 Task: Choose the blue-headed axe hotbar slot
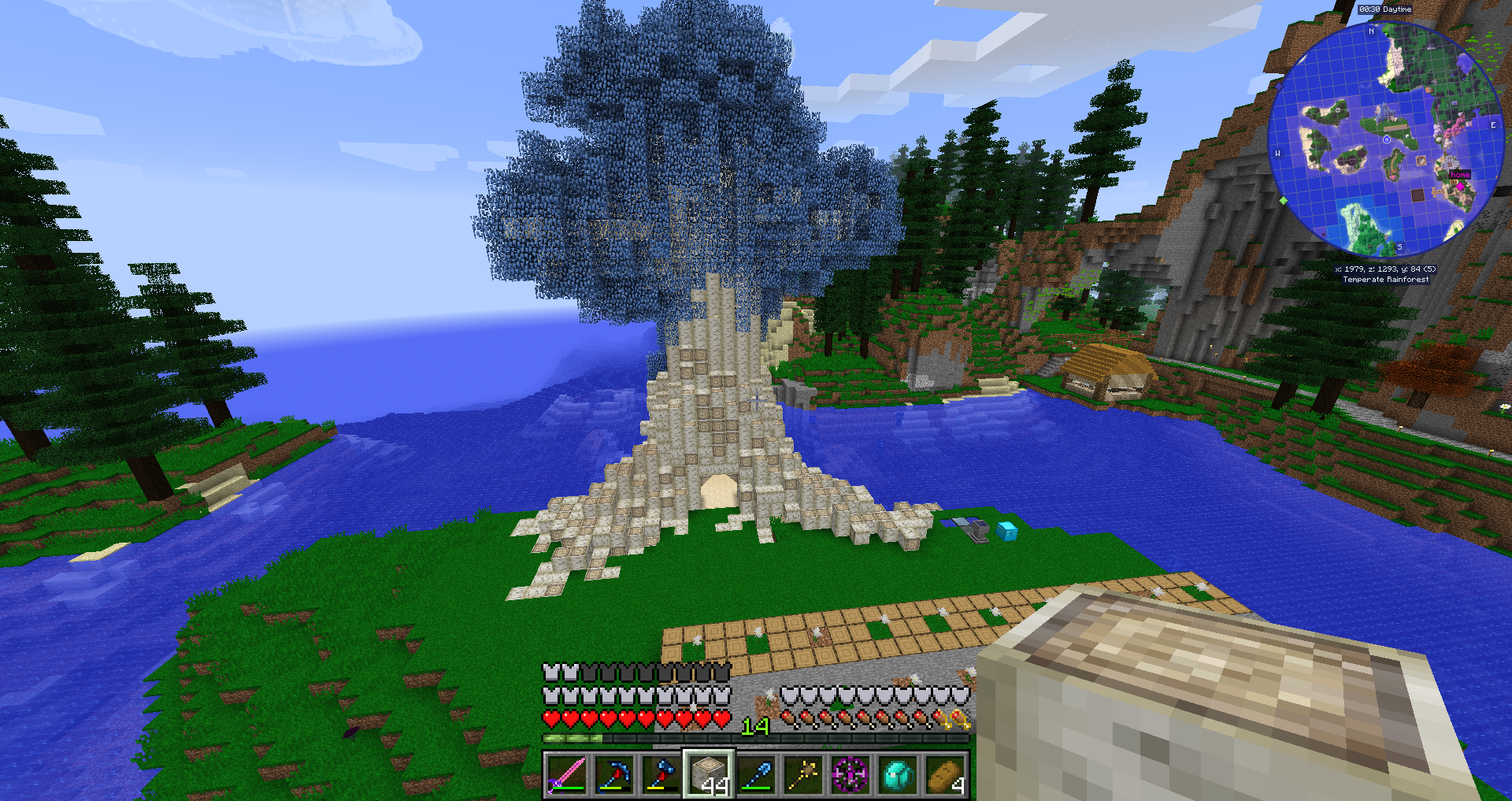[661, 775]
